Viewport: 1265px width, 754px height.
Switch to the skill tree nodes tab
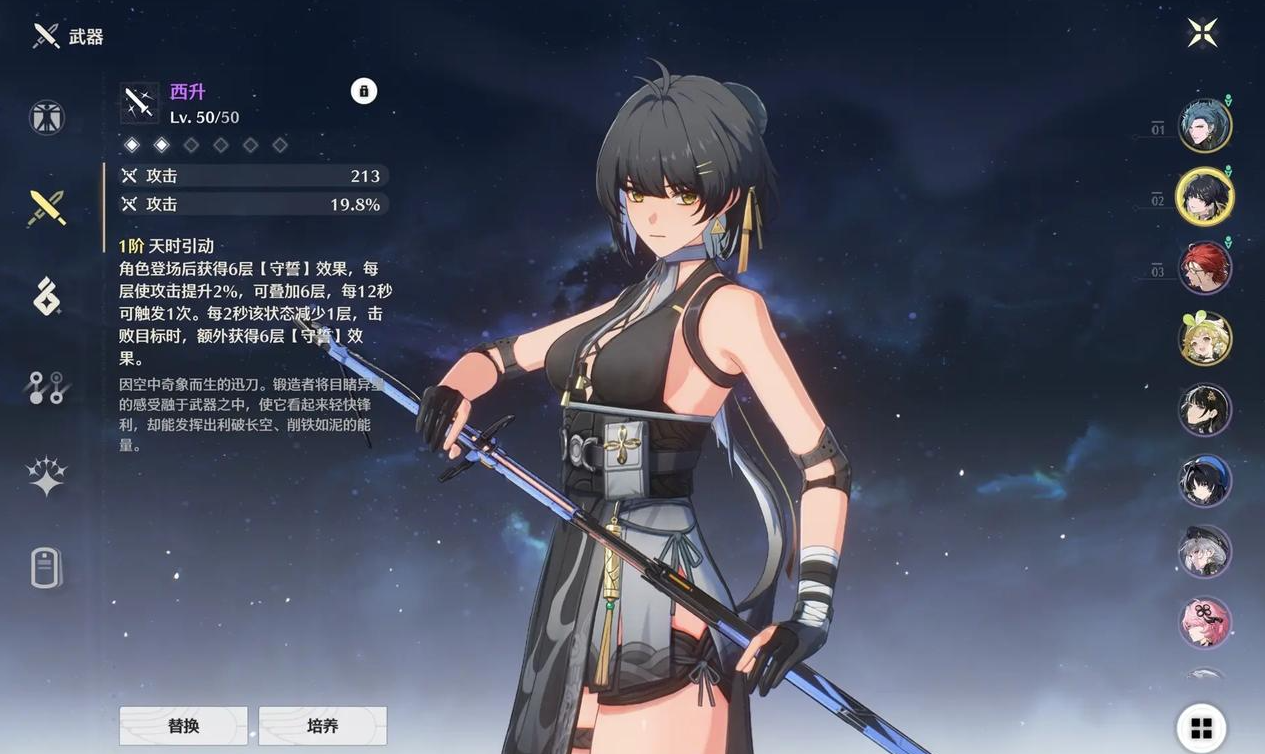pos(47,387)
